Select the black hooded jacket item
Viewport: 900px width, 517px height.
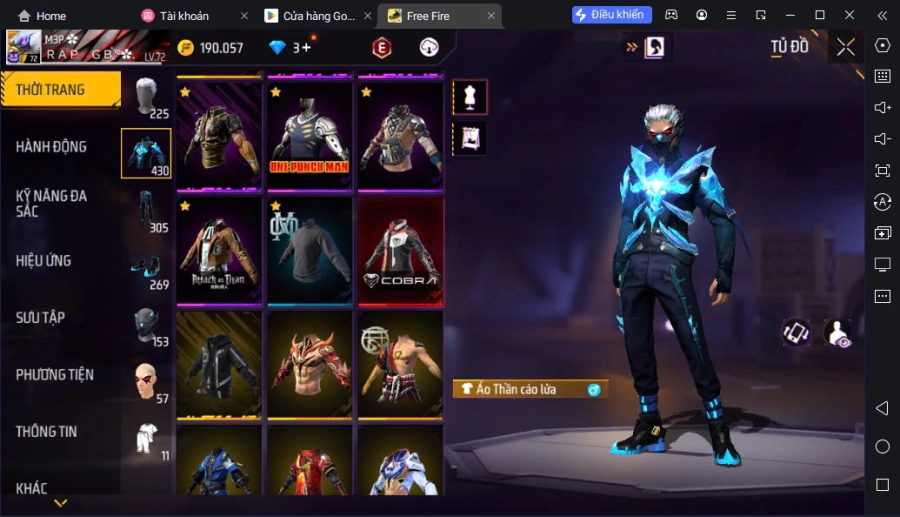point(219,363)
